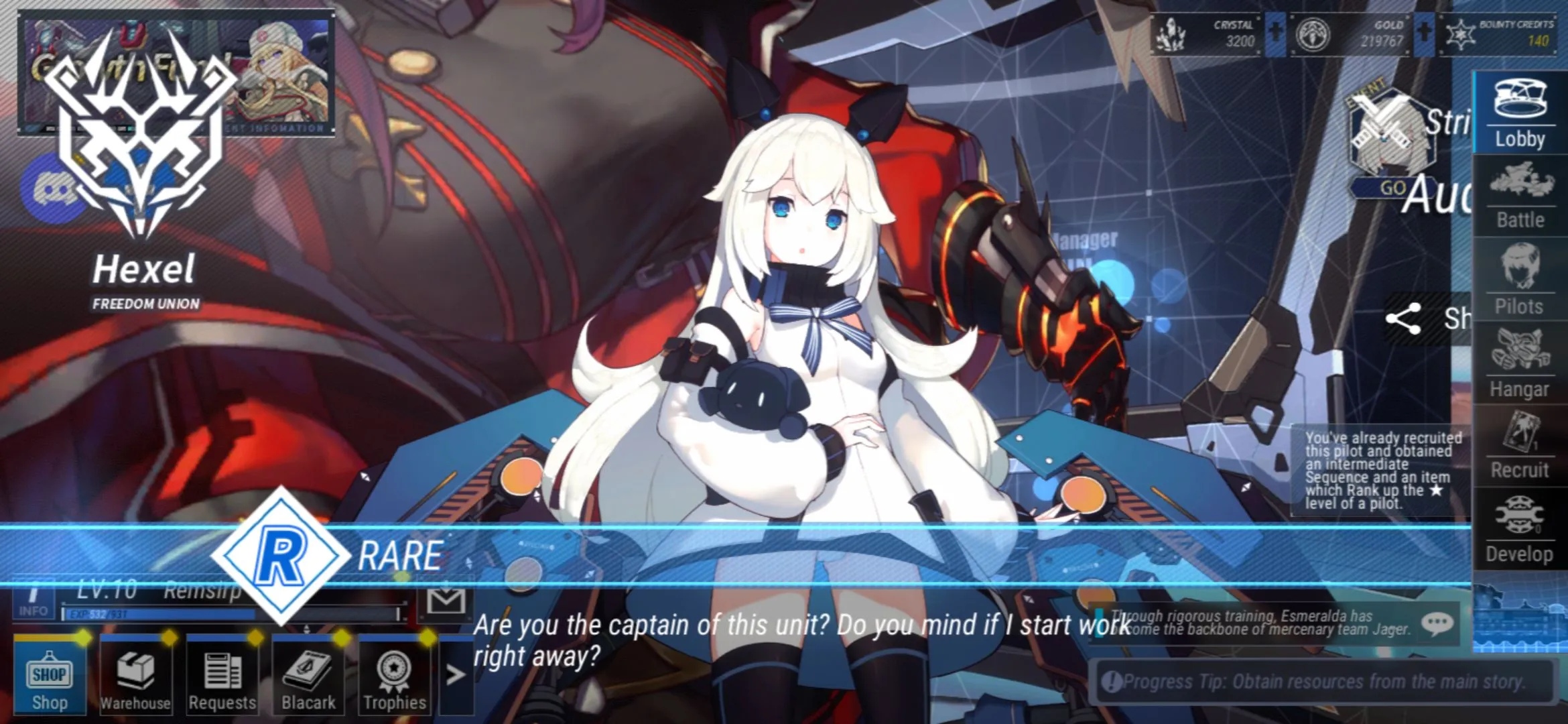
Task: Open the Recruit tab
Action: click(x=1520, y=446)
